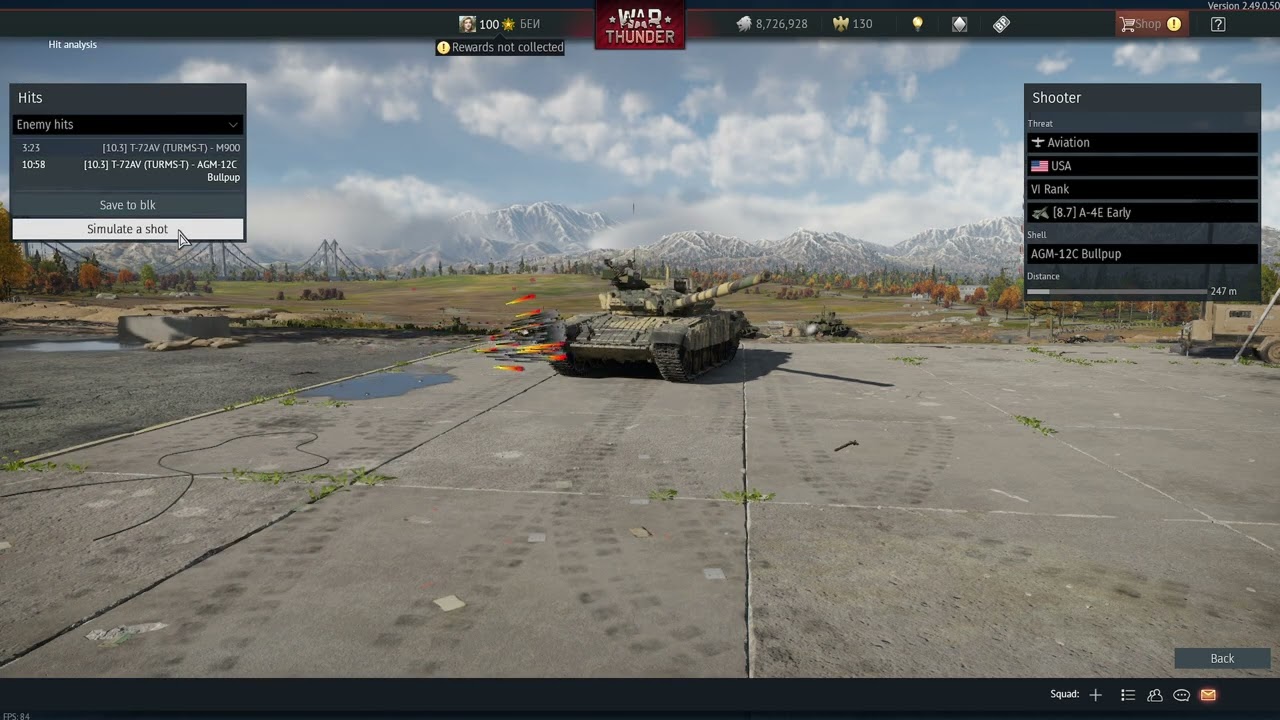Click the Simulate a shot button

127,229
